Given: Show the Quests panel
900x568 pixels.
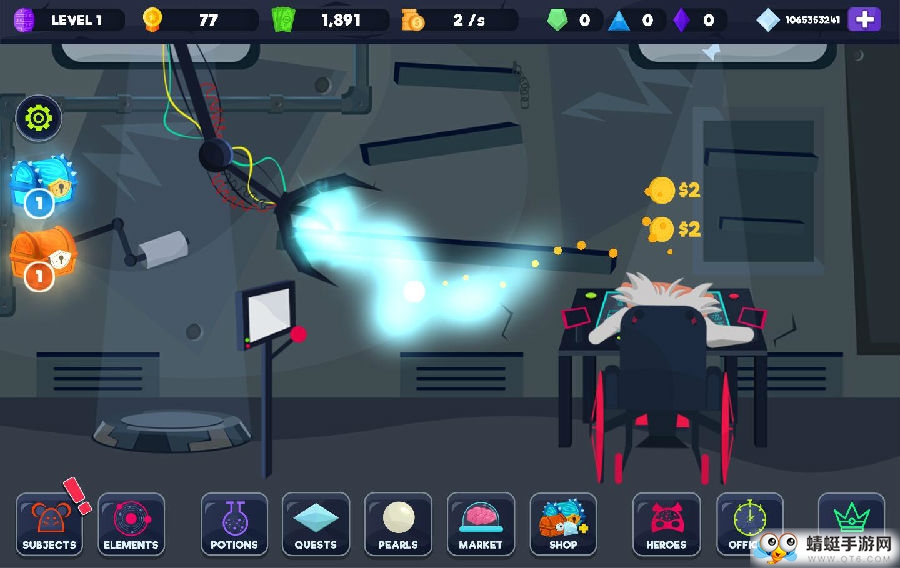Looking at the screenshot, I should click(x=316, y=524).
